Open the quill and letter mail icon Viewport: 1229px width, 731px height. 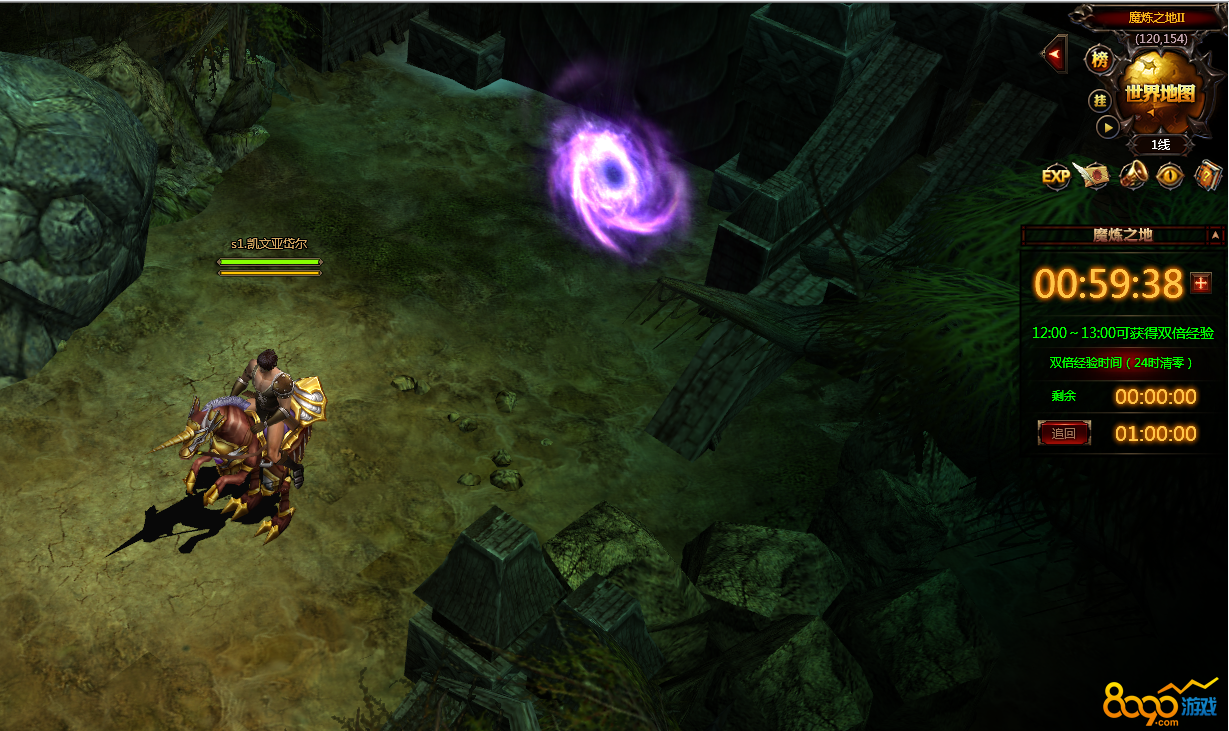pos(1092,176)
